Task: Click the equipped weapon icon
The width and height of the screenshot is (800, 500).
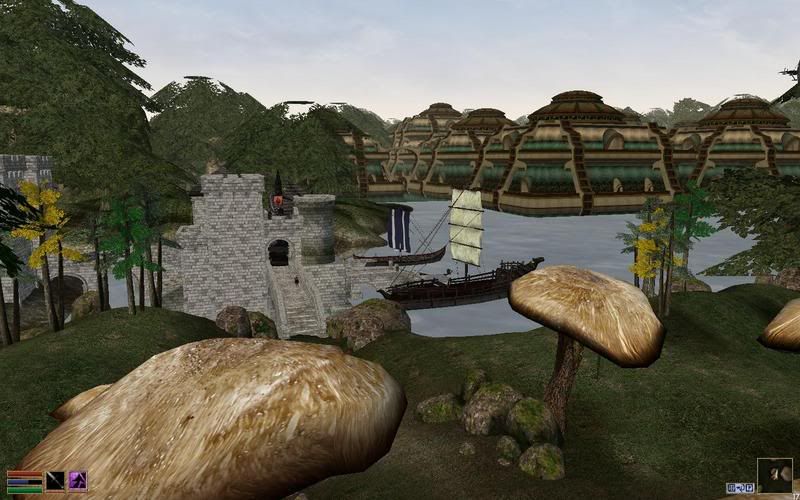Action: 55,481
